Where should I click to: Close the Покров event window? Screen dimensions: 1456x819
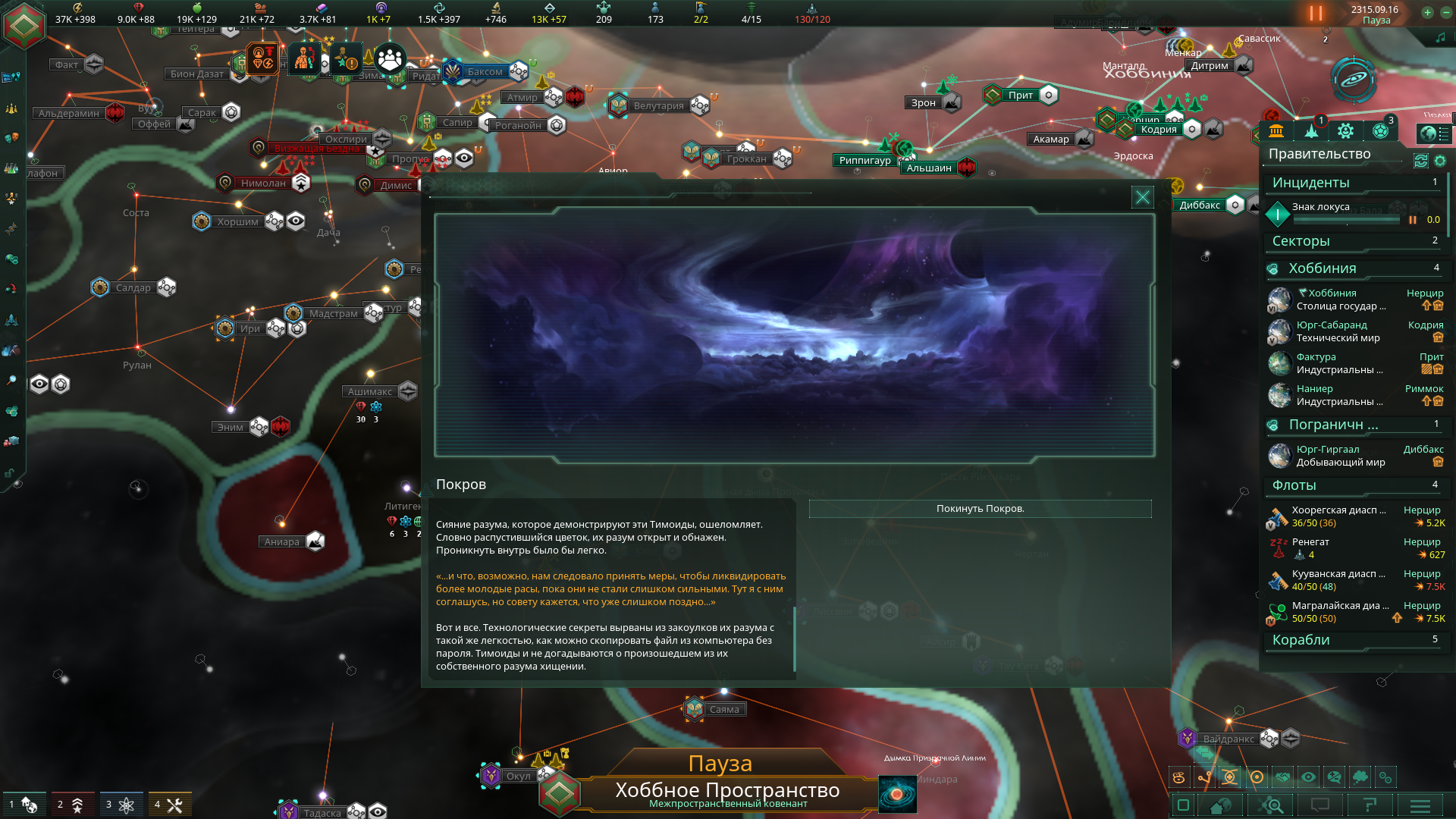pyautogui.click(x=1142, y=198)
